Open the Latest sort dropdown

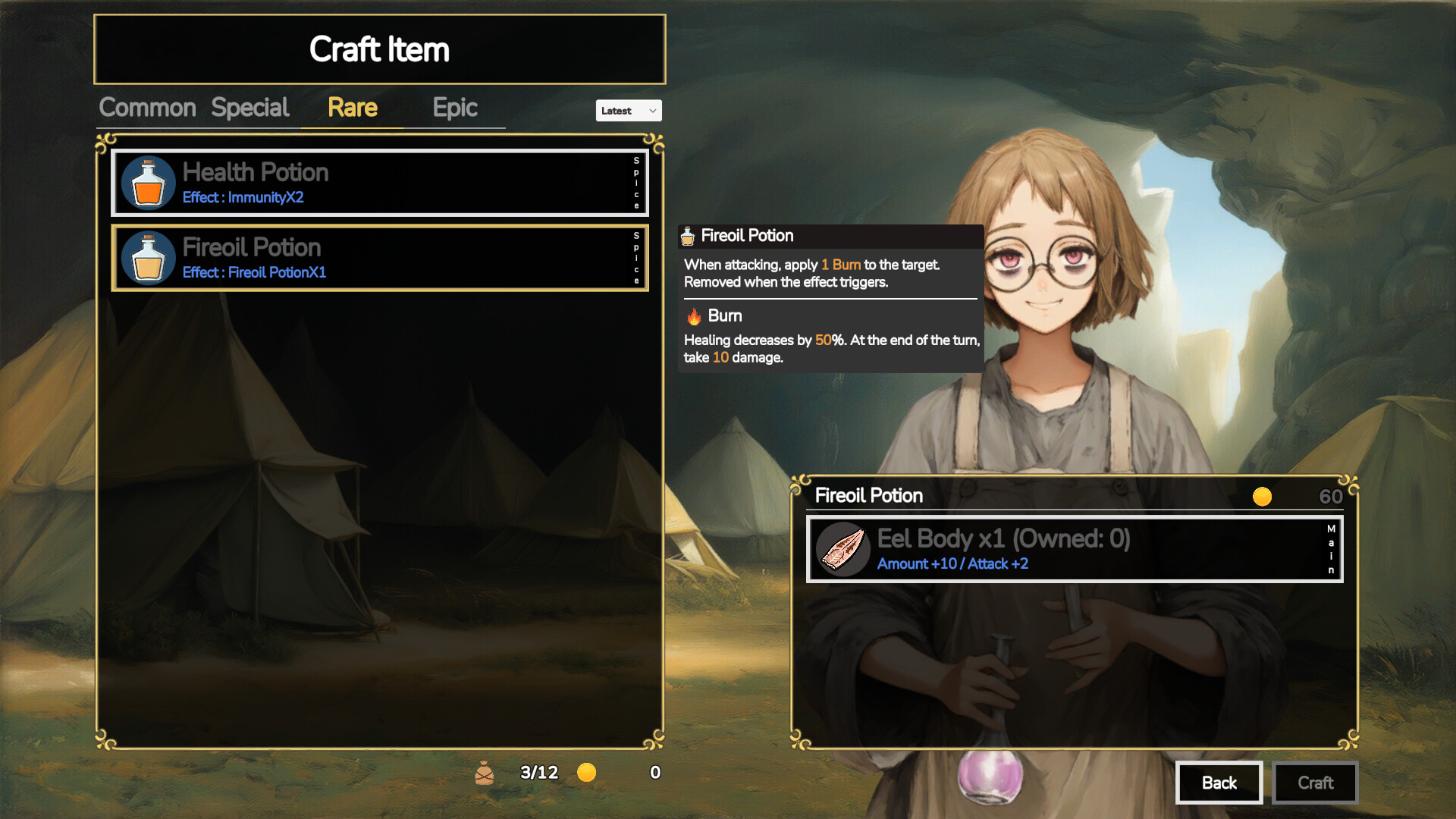pos(628,111)
